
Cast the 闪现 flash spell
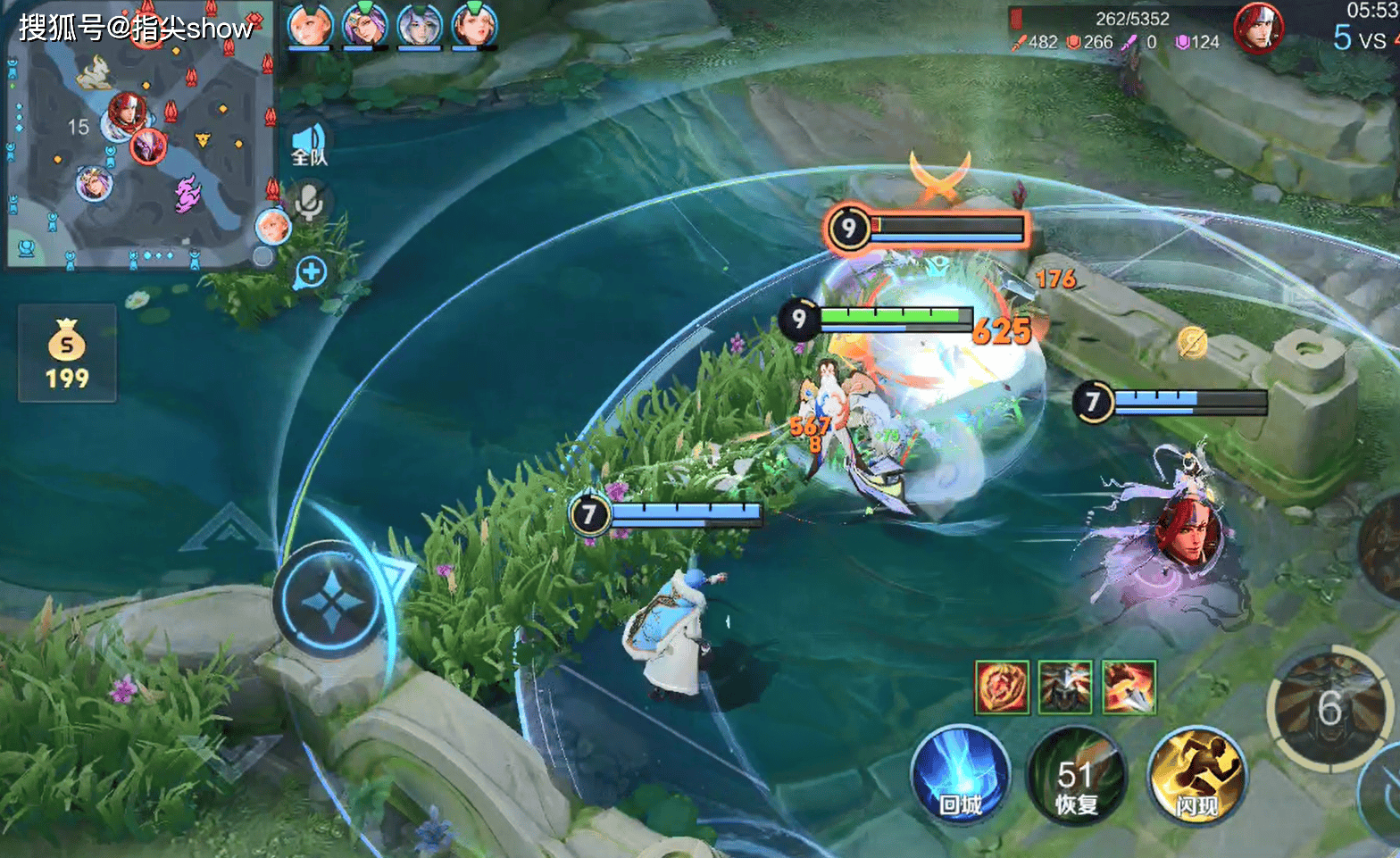[x=1196, y=775]
